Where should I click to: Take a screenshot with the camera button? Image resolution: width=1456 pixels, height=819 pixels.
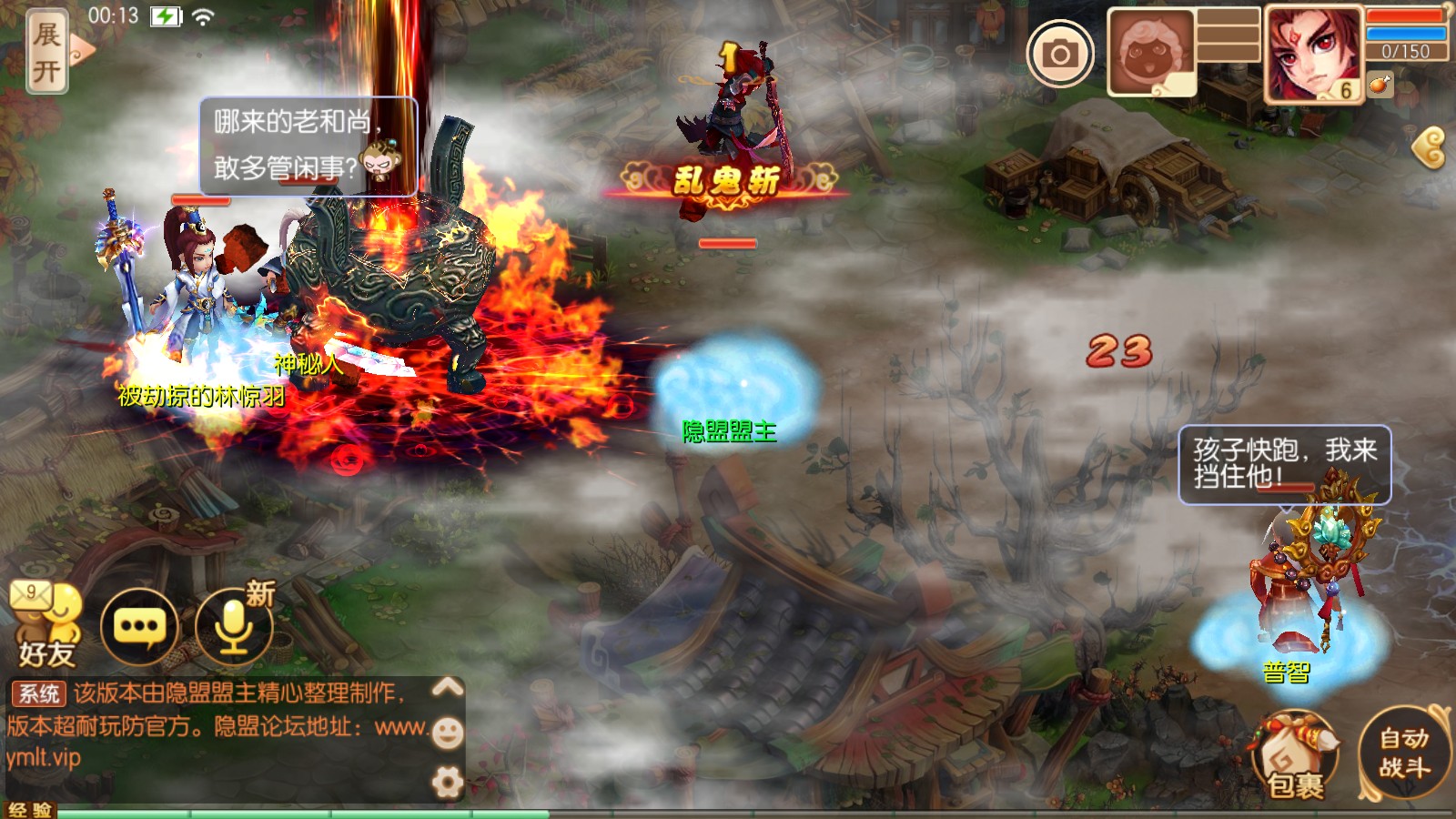(1060, 54)
